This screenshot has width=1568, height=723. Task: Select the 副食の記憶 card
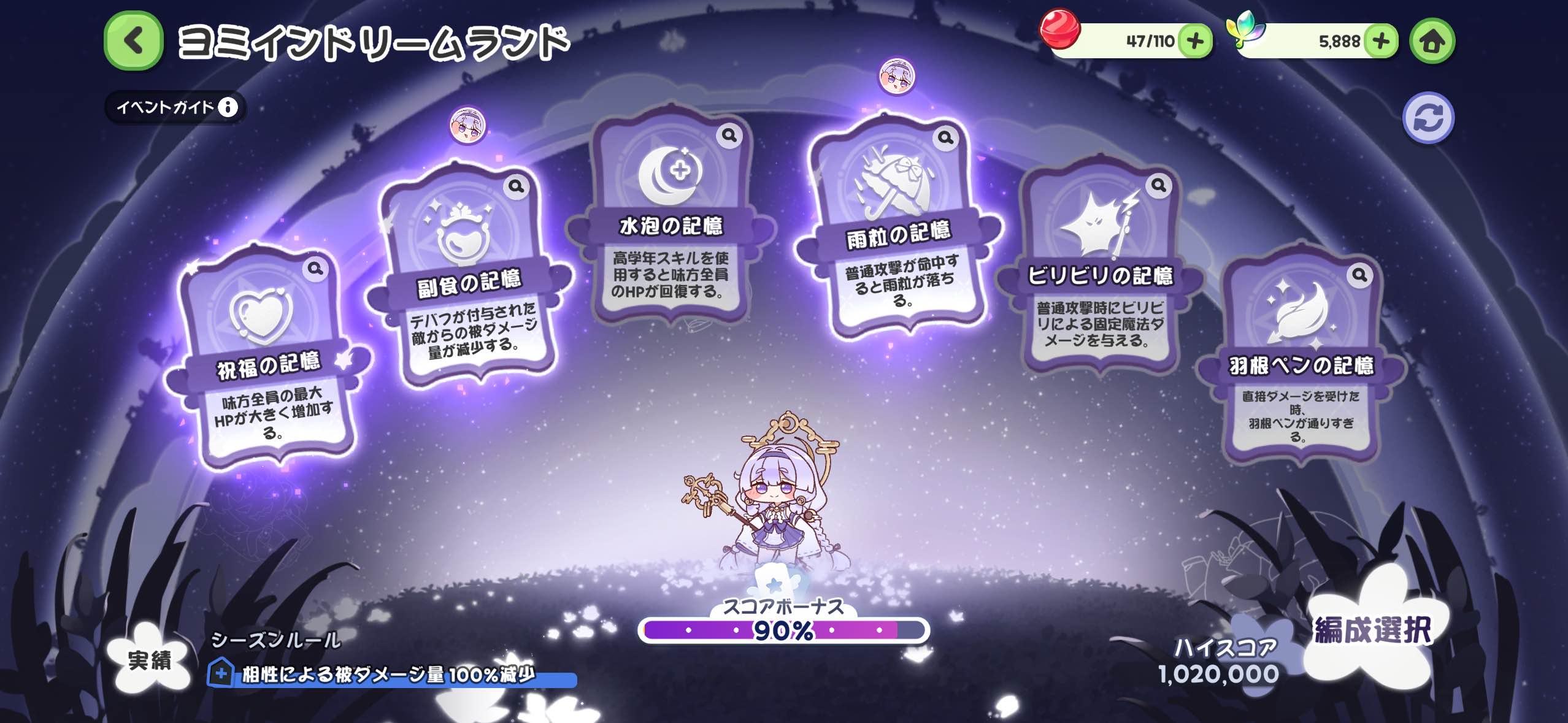click(469, 276)
